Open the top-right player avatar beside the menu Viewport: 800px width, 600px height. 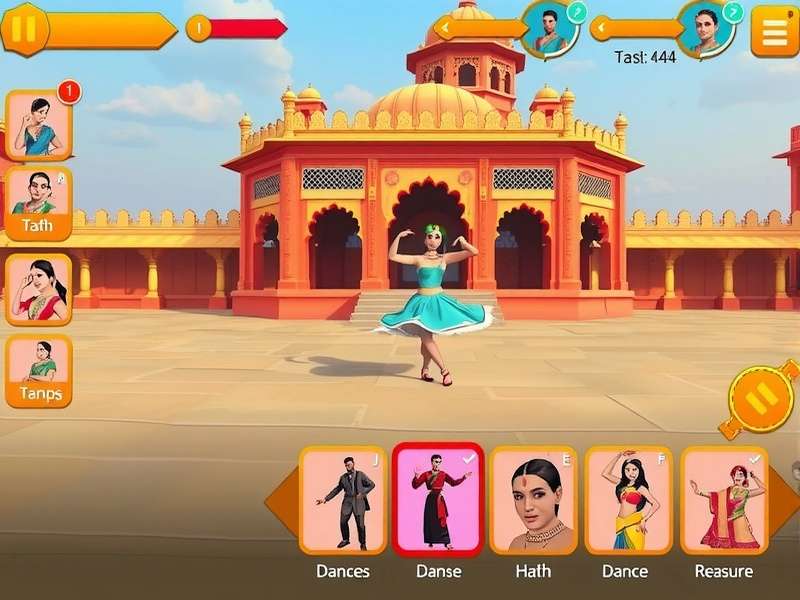click(x=706, y=28)
